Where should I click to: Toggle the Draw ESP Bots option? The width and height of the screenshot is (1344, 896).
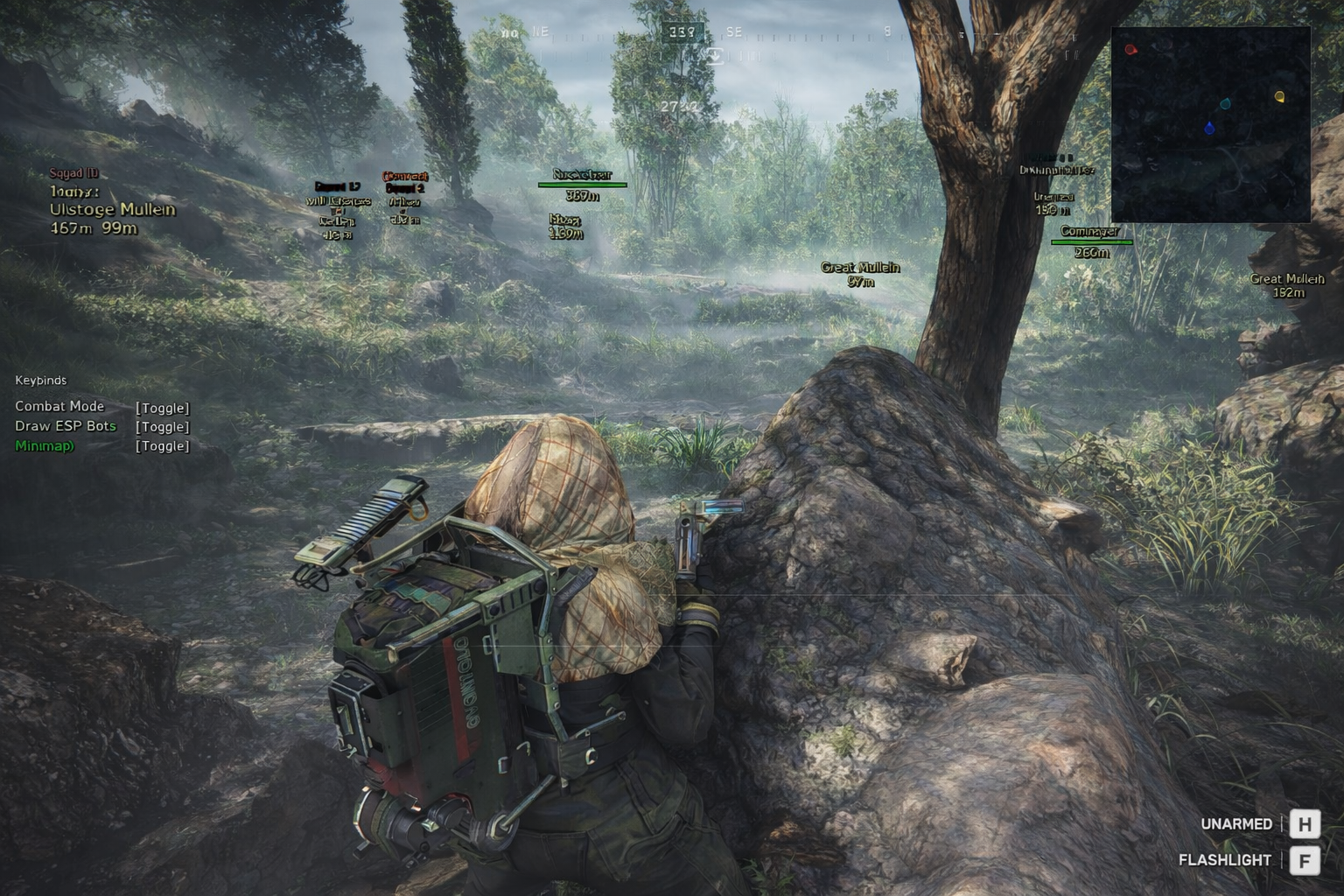tap(162, 427)
